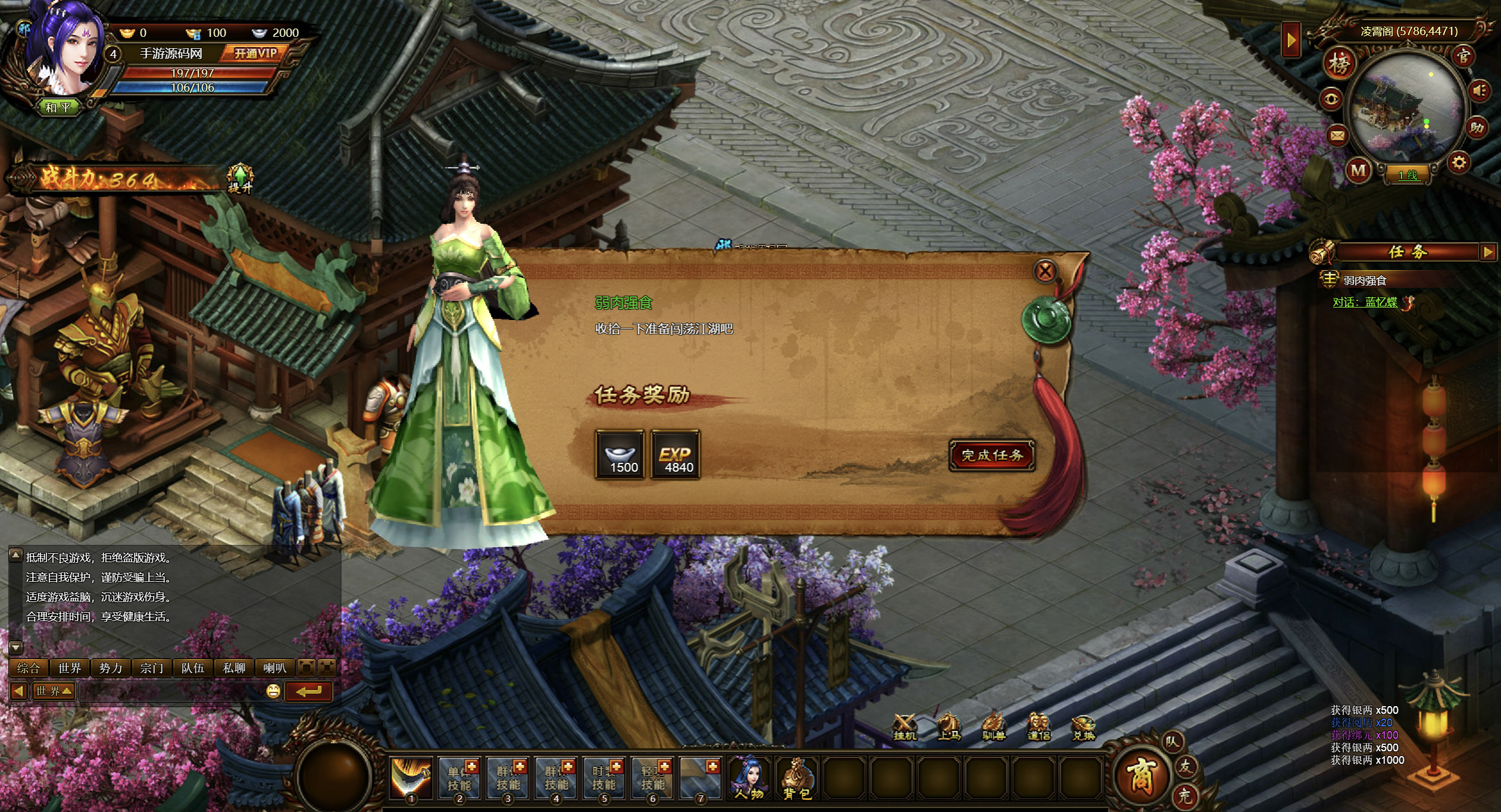Open the mail envelope icon

coord(1337,136)
